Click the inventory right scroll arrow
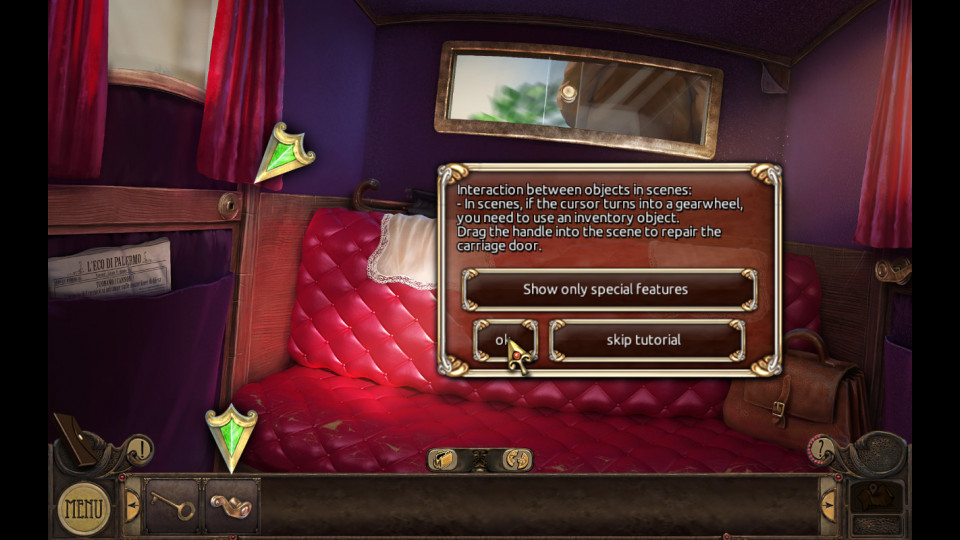The height and width of the screenshot is (540, 960). coord(828,505)
